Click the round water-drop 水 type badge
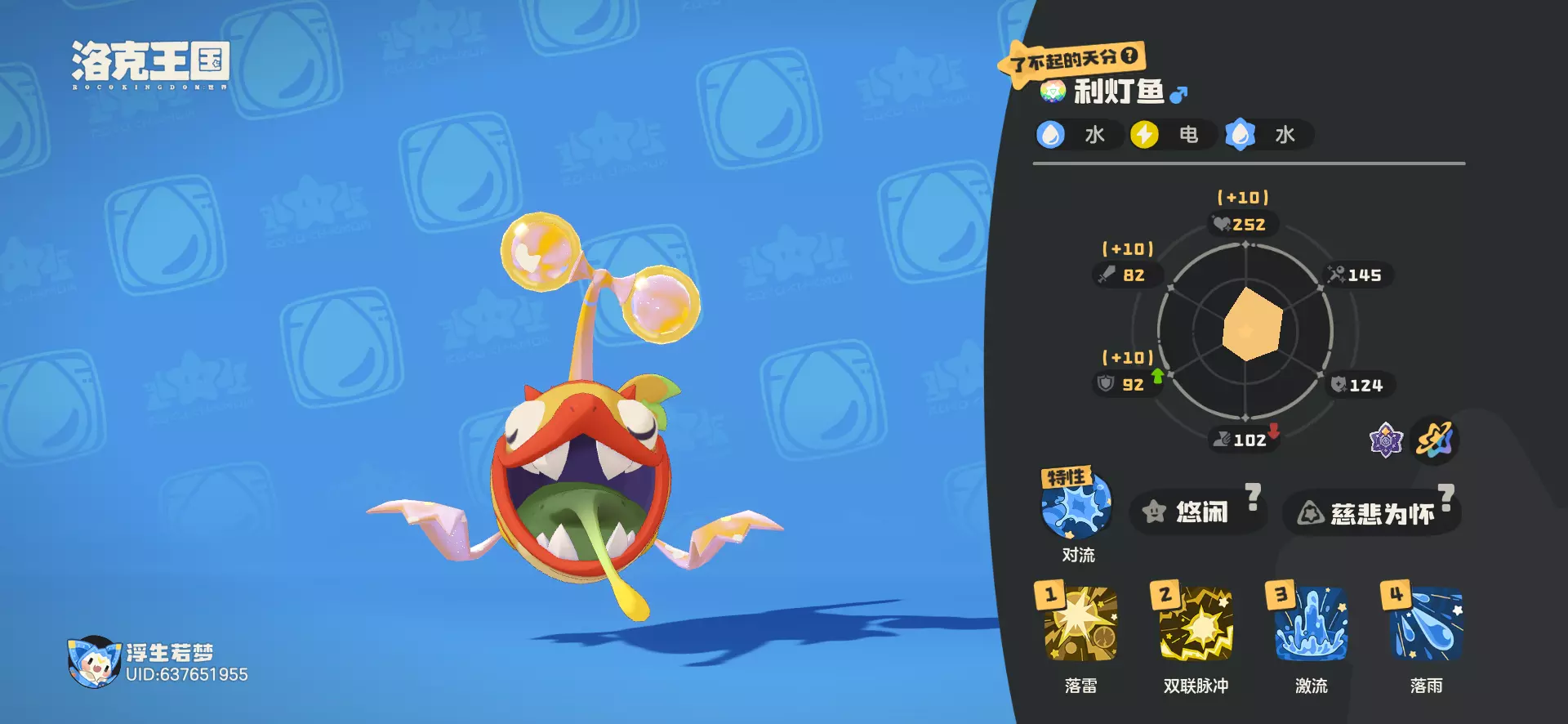 pos(1051,135)
